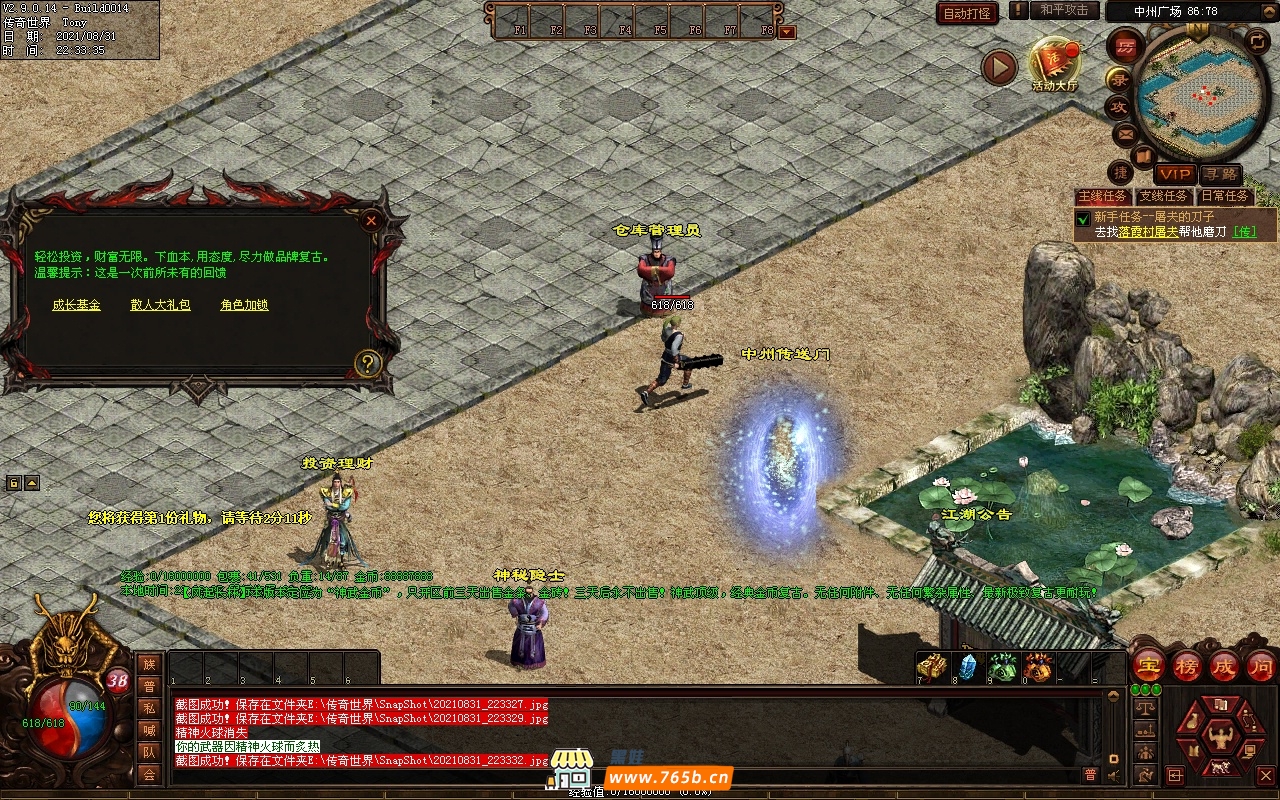Activate the 寻路 pathfinding button
Image resolution: width=1280 pixels, height=800 pixels.
click(x=1219, y=174)
